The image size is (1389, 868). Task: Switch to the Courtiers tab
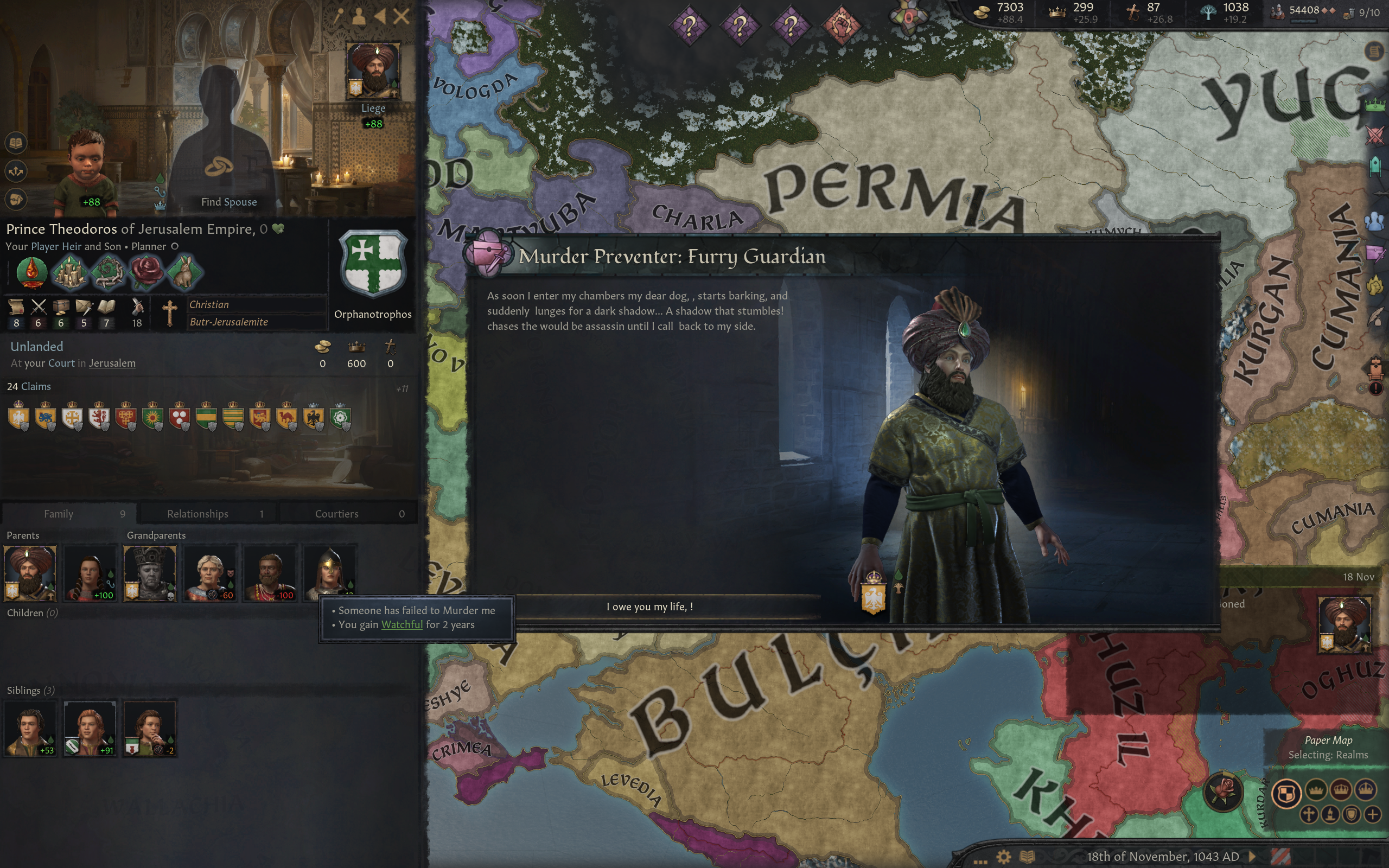click(347, 513)
